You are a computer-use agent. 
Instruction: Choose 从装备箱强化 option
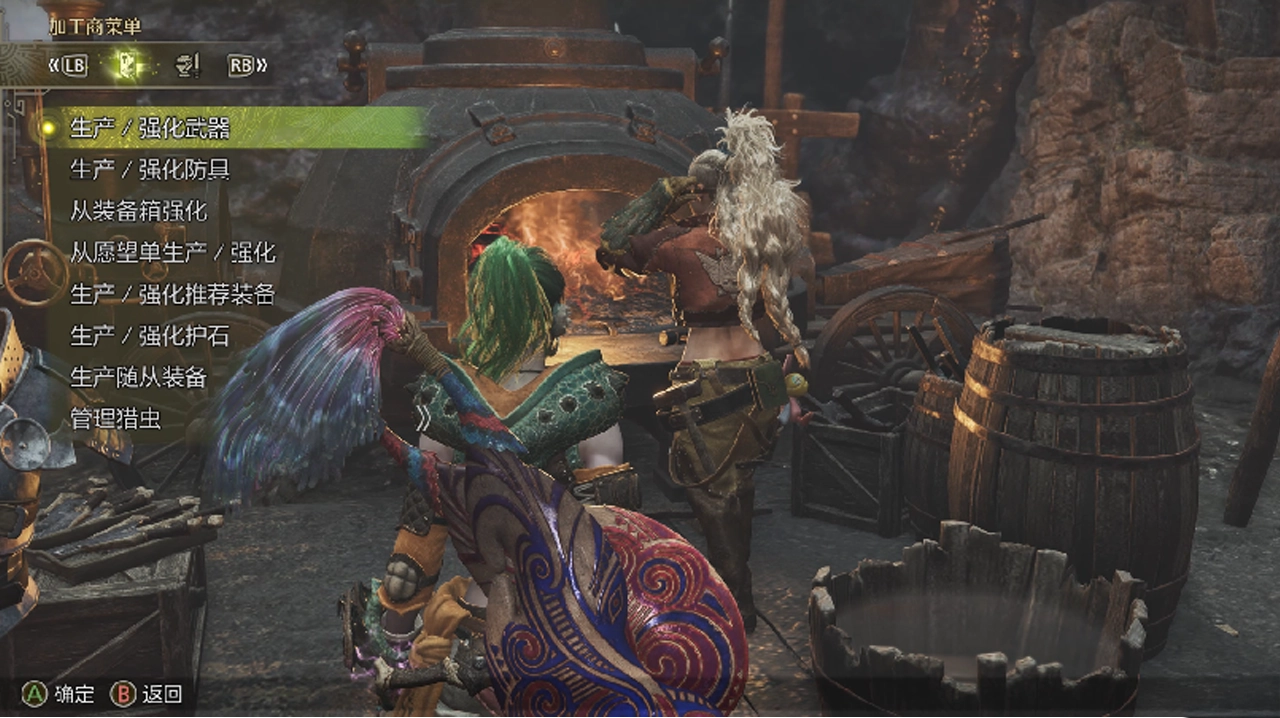(138, 211)
